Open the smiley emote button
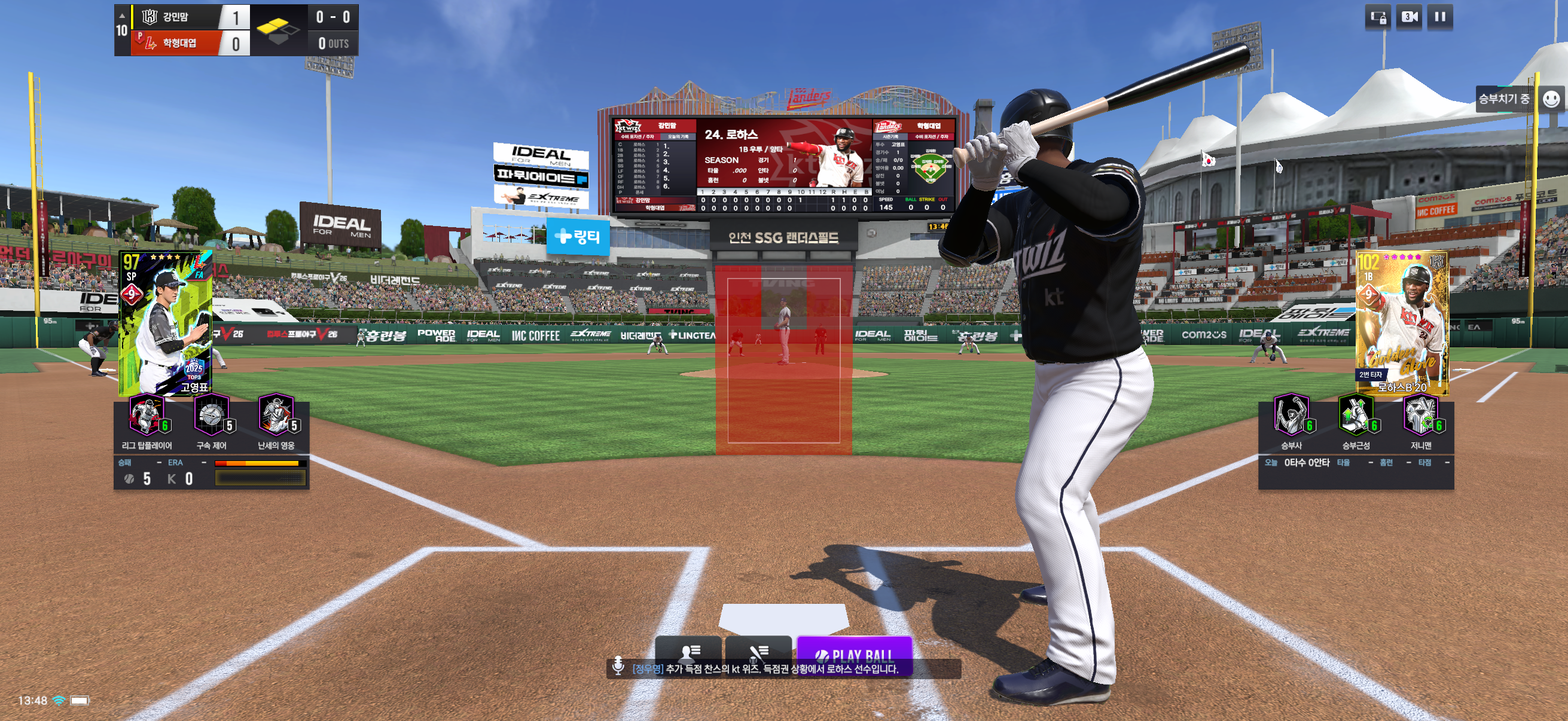 (x=1550, y=99)
